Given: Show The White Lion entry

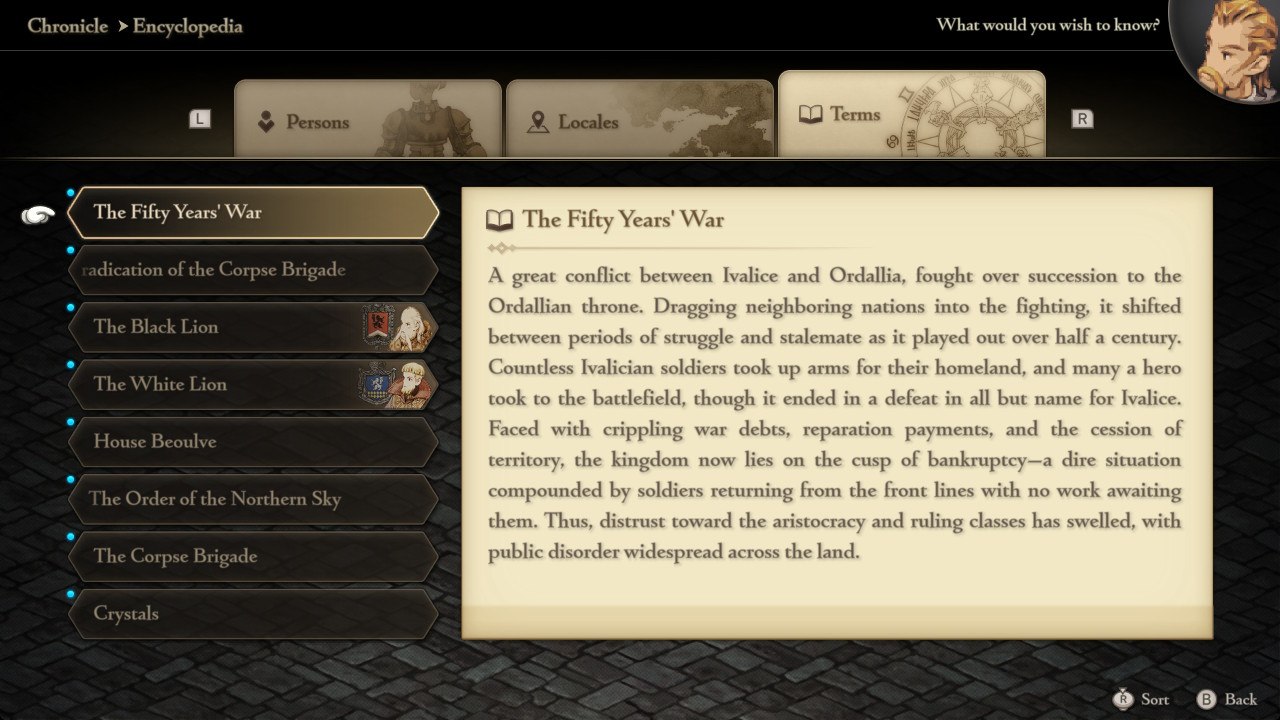Looking at the screenshot, I should point(252,384).
